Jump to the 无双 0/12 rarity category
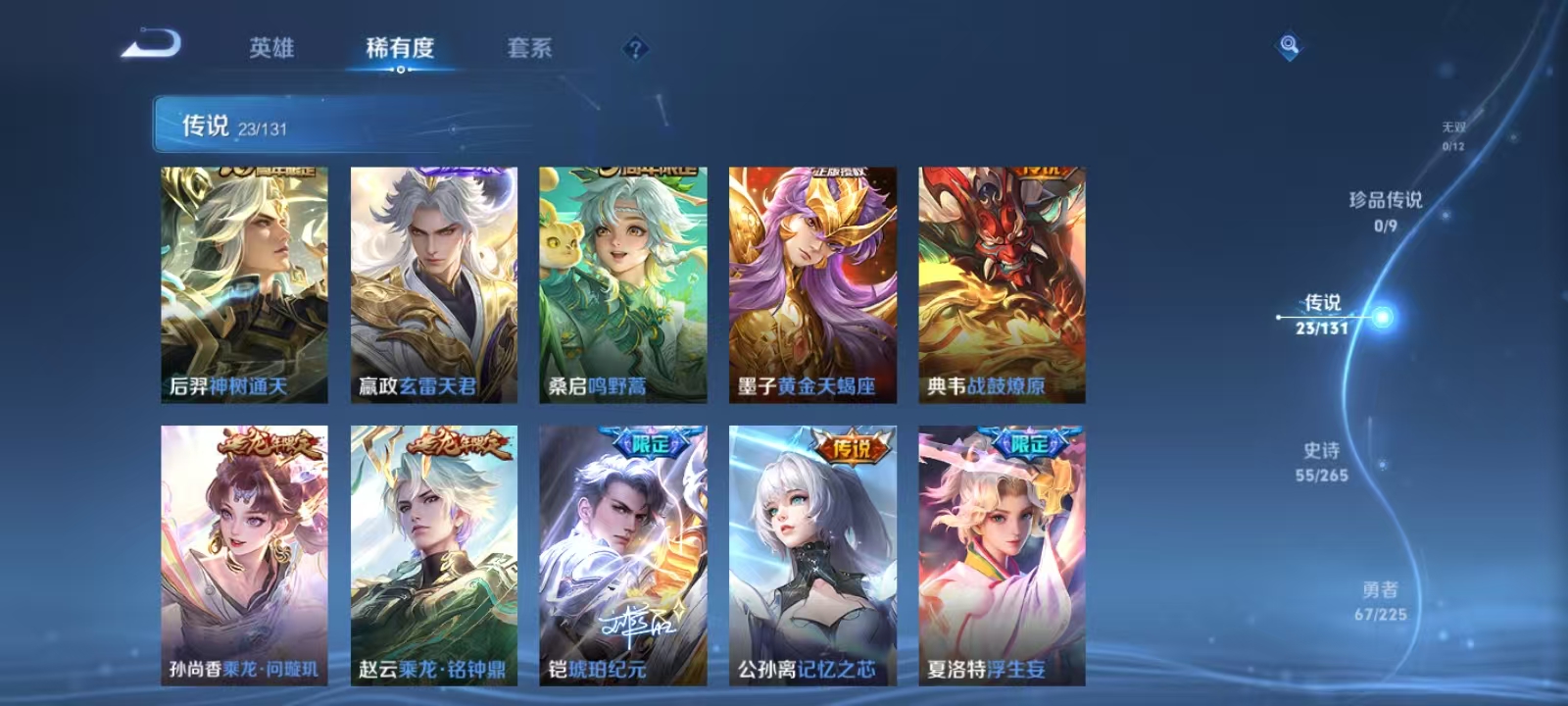 tap(1452, 132)
